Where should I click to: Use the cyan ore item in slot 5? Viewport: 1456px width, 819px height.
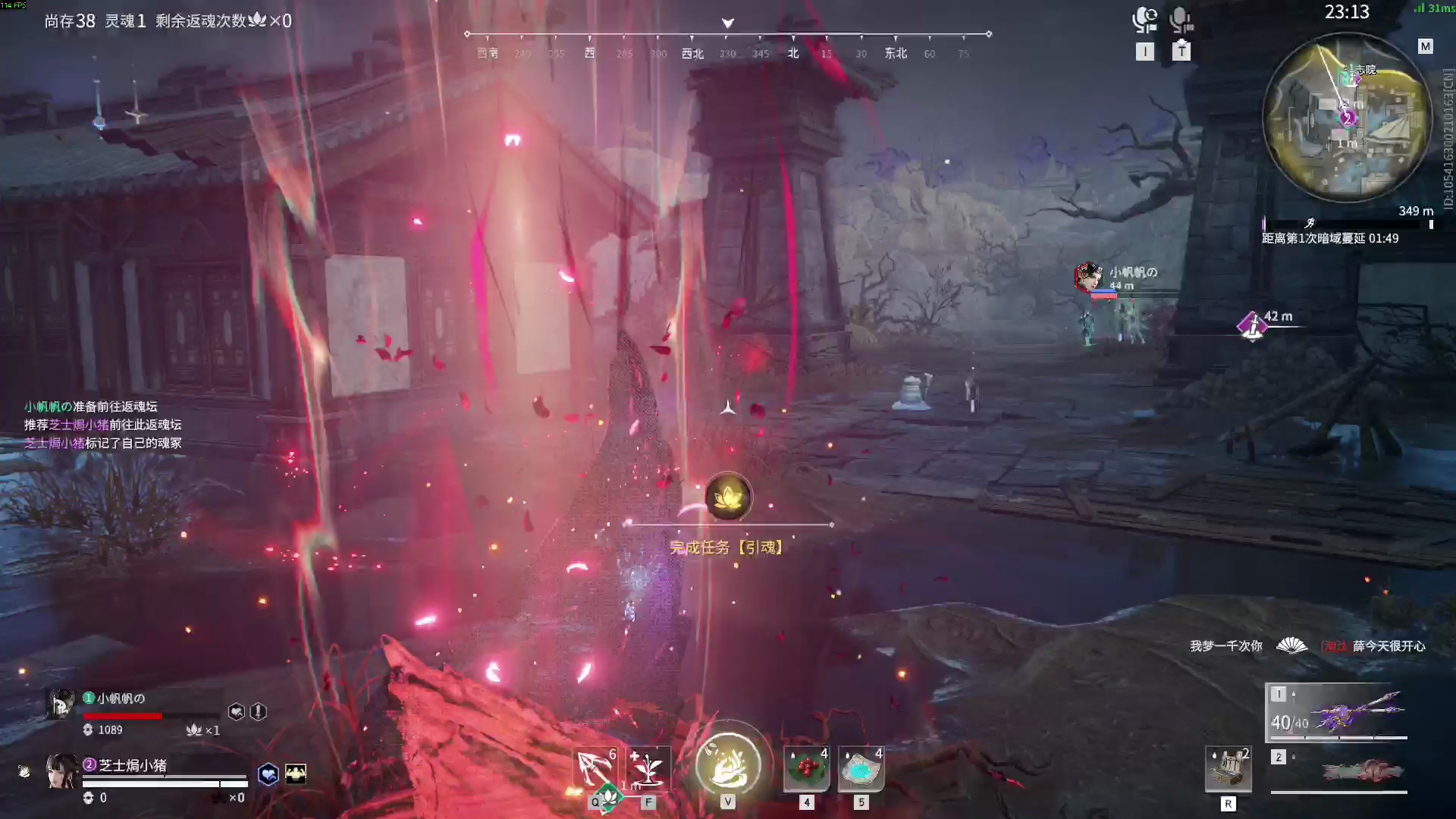860,767
